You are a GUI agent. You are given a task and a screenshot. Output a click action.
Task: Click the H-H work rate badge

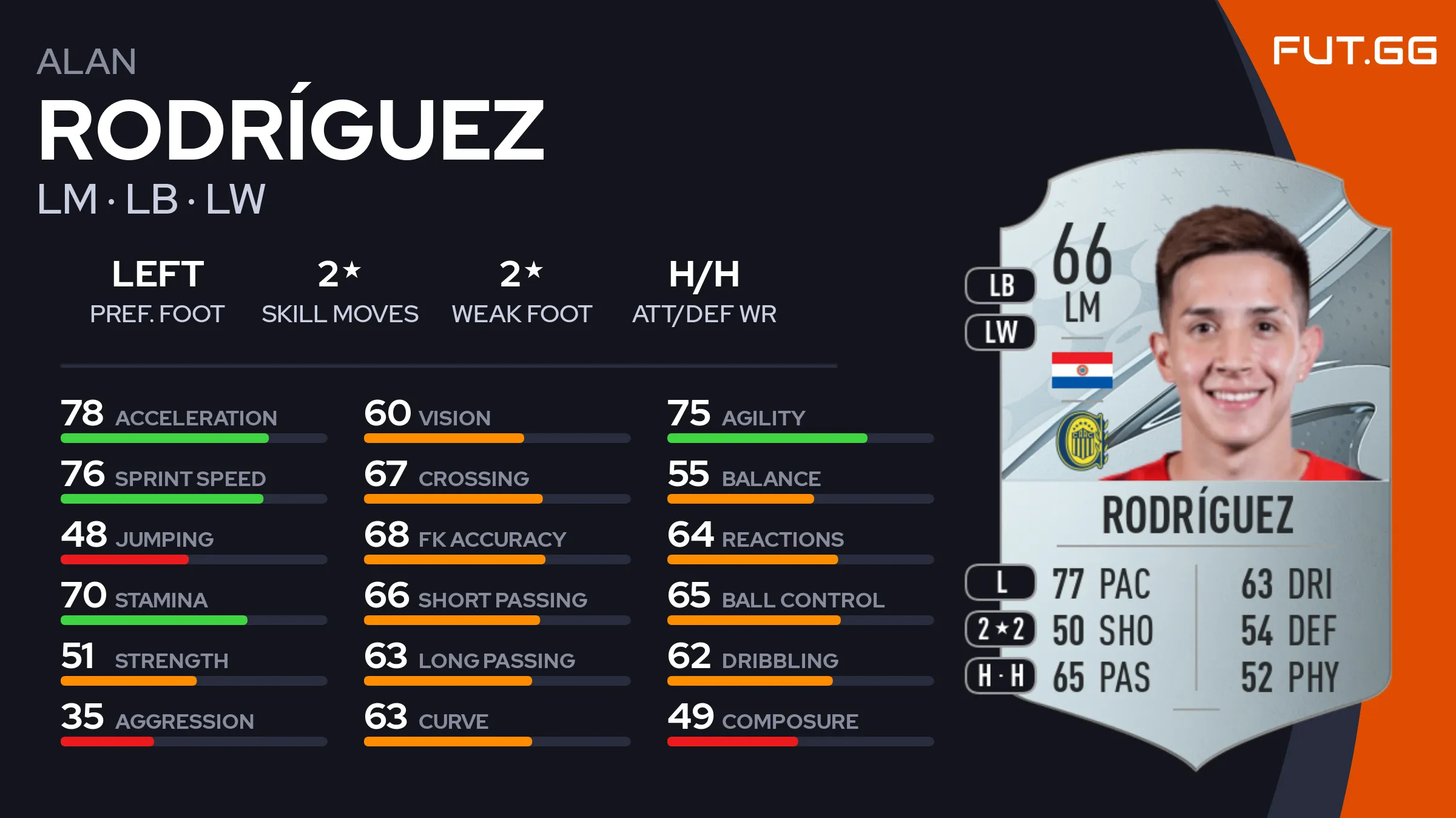click(1001, 675)
